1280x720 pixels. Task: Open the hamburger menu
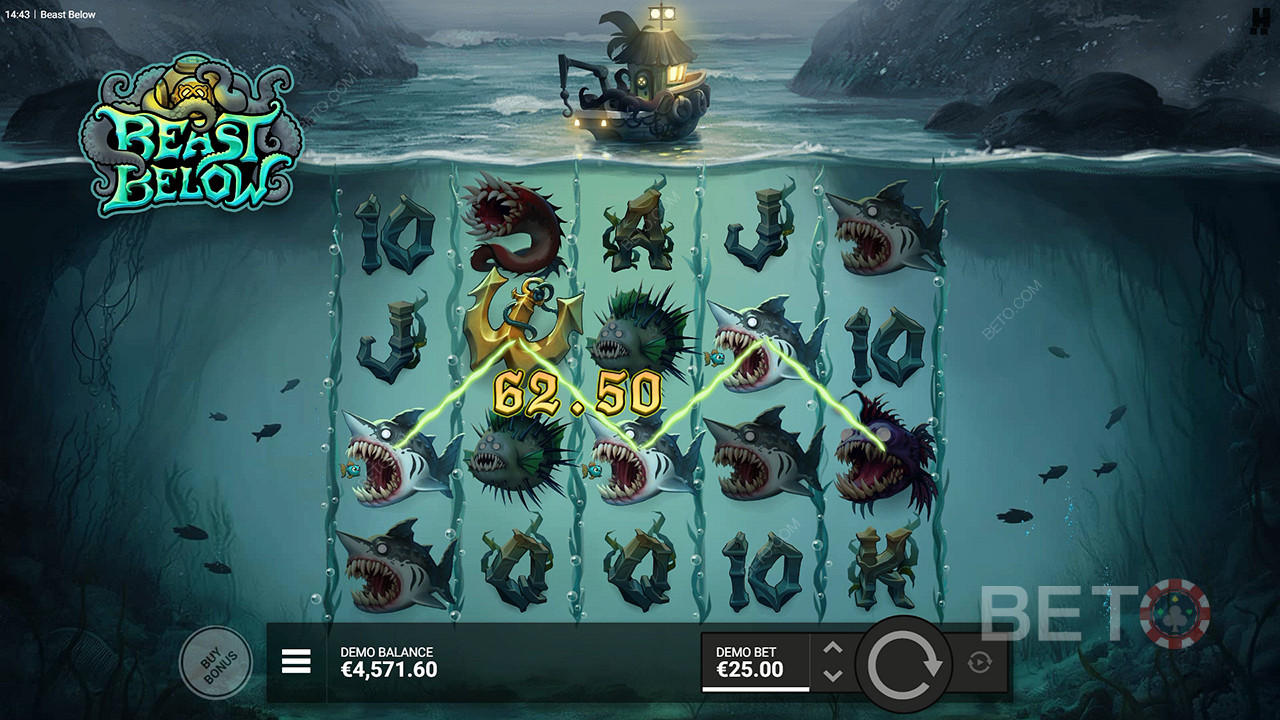click(296, 661)
